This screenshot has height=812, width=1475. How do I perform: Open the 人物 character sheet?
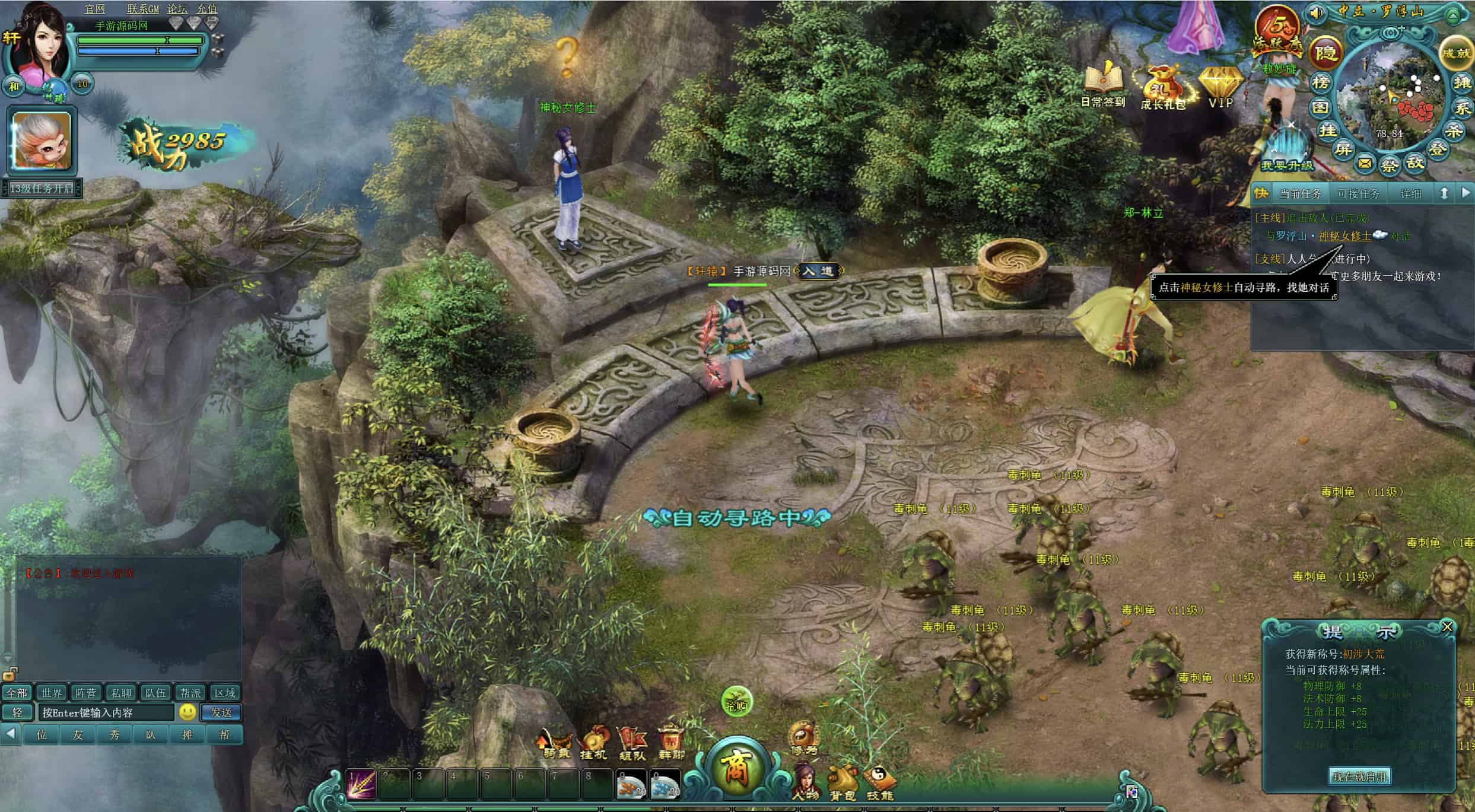click(x=805, y=782)
